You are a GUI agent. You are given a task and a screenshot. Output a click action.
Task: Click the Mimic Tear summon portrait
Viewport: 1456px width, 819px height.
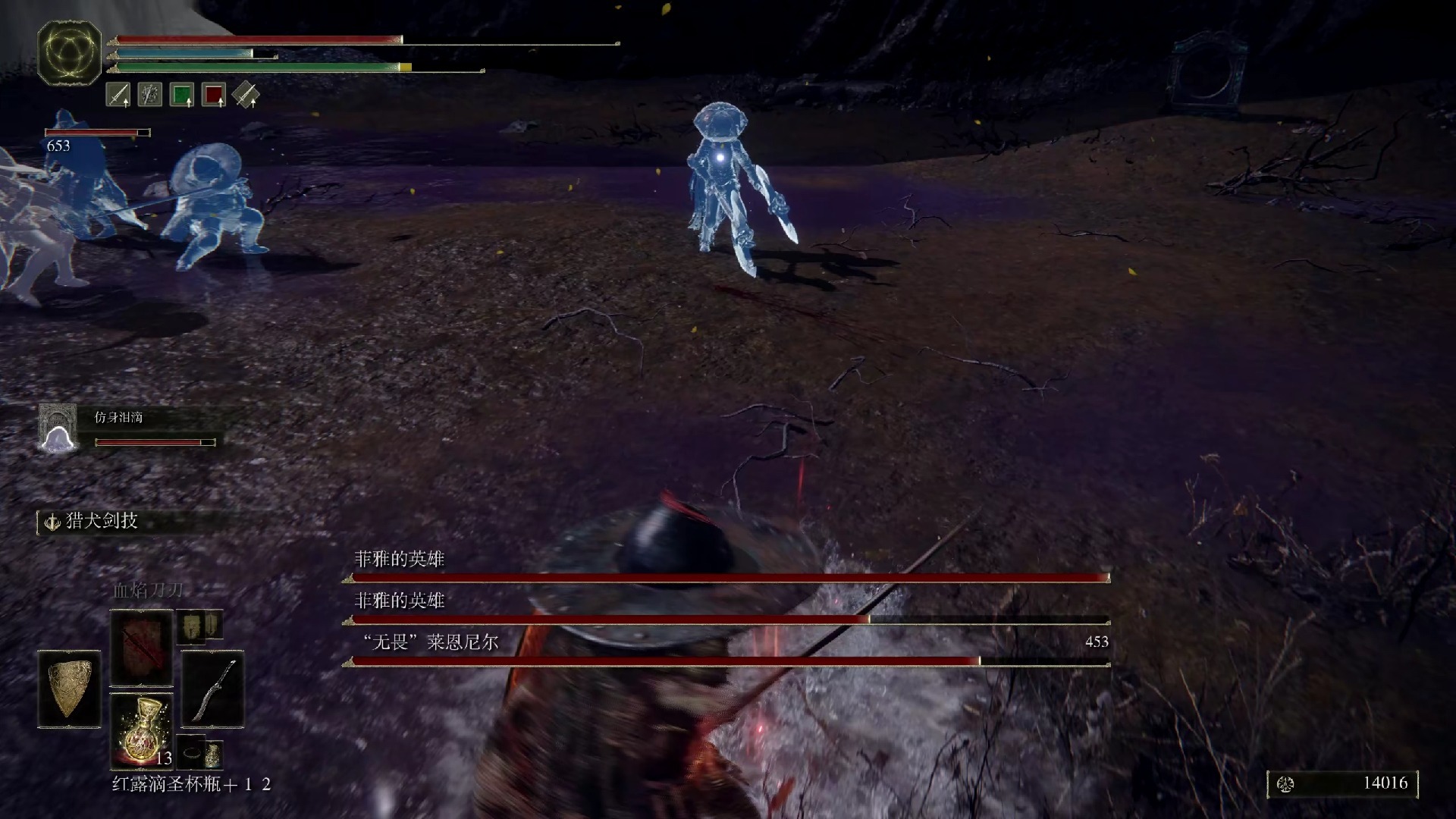pos(58,428)
